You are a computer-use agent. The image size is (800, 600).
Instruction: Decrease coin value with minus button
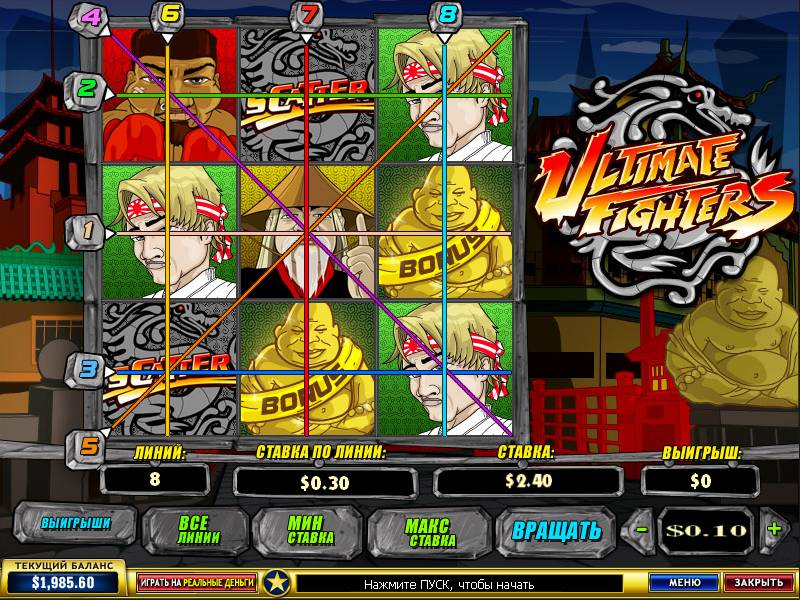coord(643,529)
